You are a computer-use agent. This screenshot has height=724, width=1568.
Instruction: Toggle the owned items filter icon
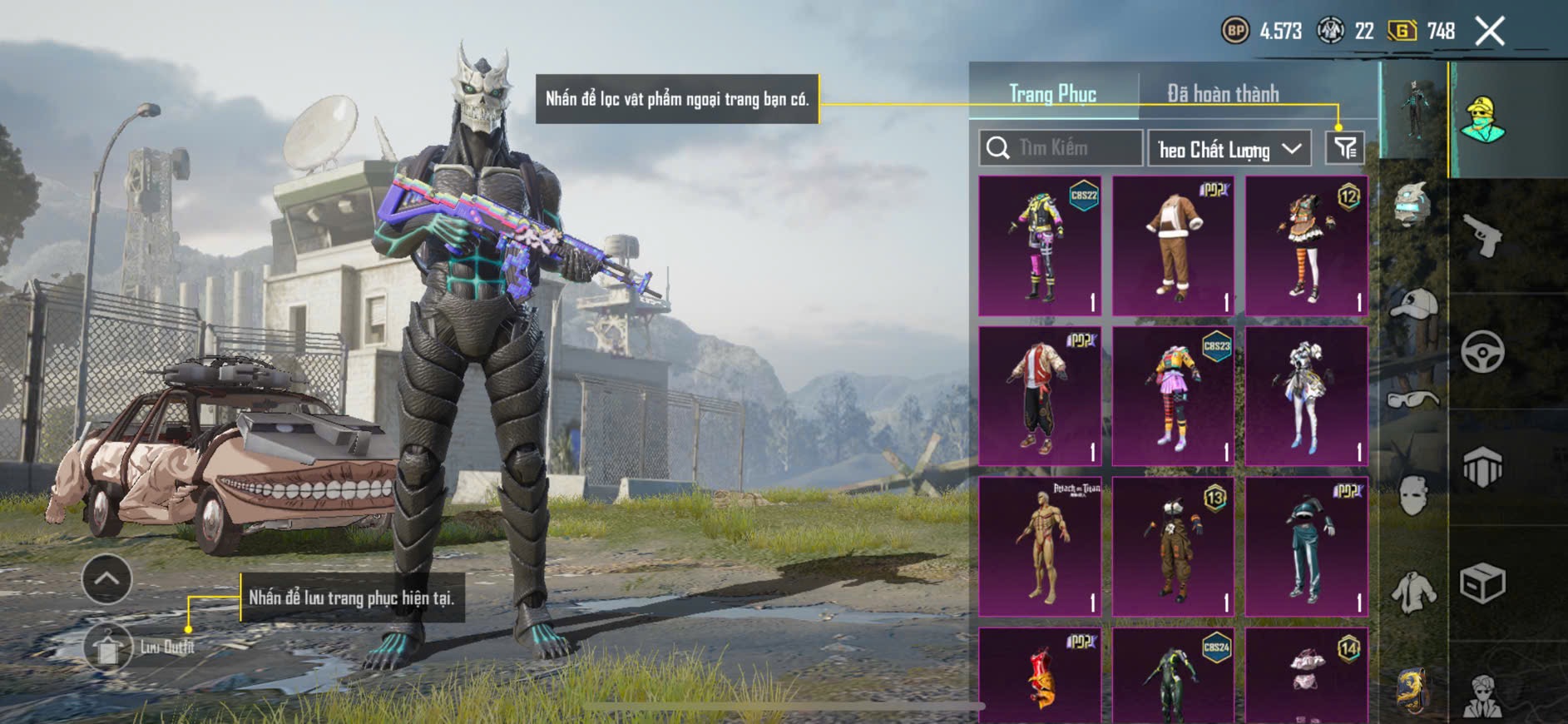pos(1344,148)
